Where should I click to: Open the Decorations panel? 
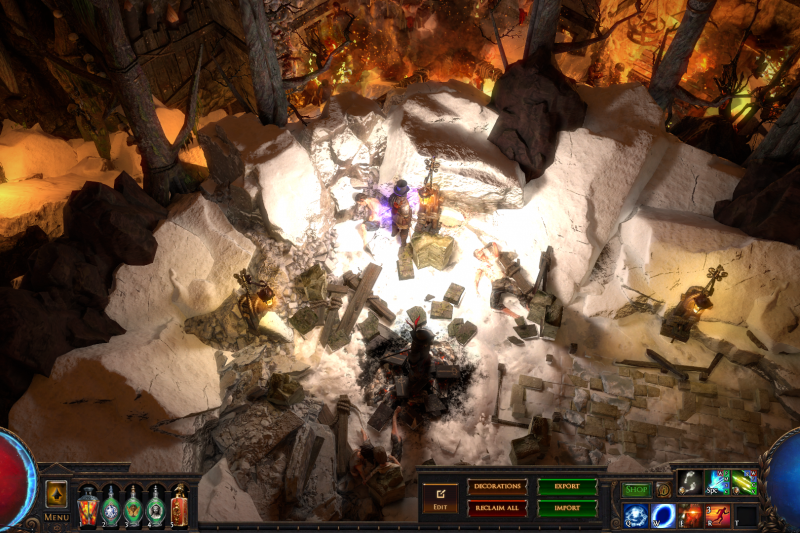tap(497, 487)
